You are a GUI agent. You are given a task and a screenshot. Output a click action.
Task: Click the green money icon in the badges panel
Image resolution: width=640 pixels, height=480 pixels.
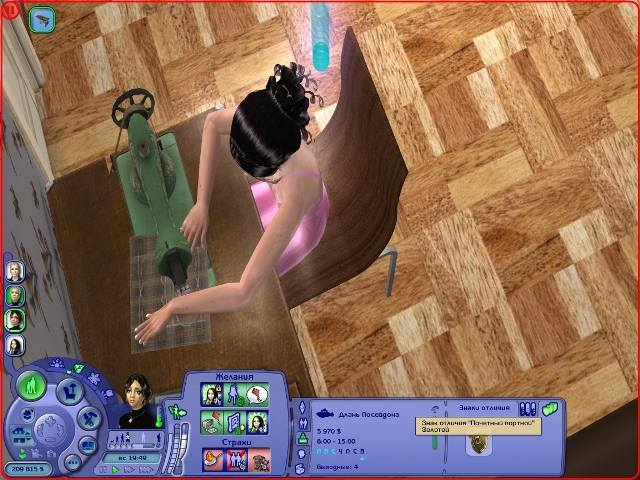pos(550,408)
